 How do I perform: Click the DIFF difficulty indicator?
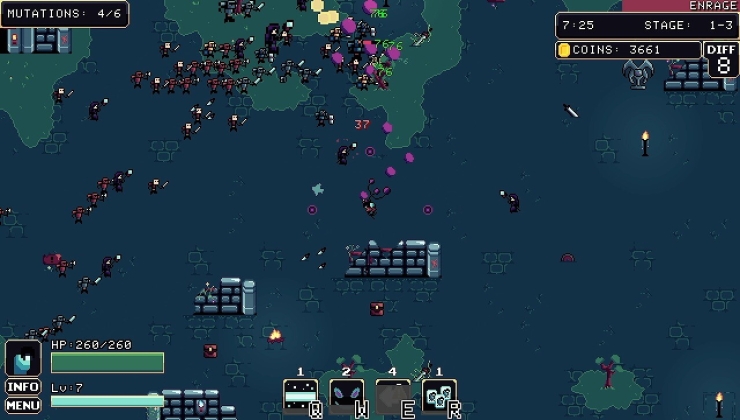tap(723, 59)
